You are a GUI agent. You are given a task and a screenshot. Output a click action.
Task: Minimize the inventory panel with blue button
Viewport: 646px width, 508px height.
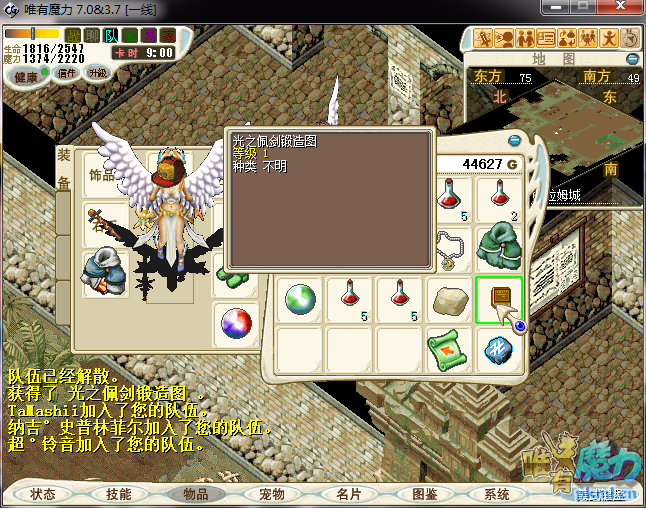pos(515,141)
